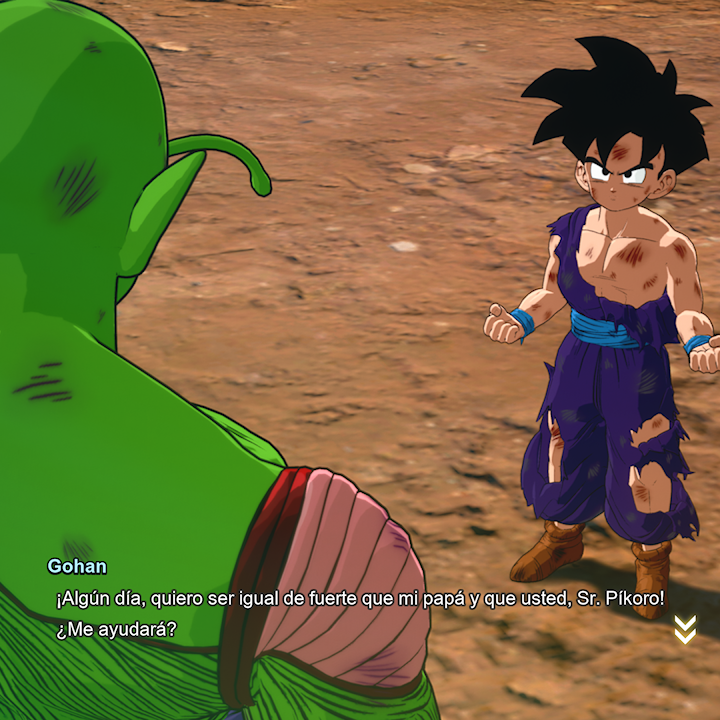
Task: Advance dialogue with the yellow double-chevron arrow
Action: (x=685, y=629)
